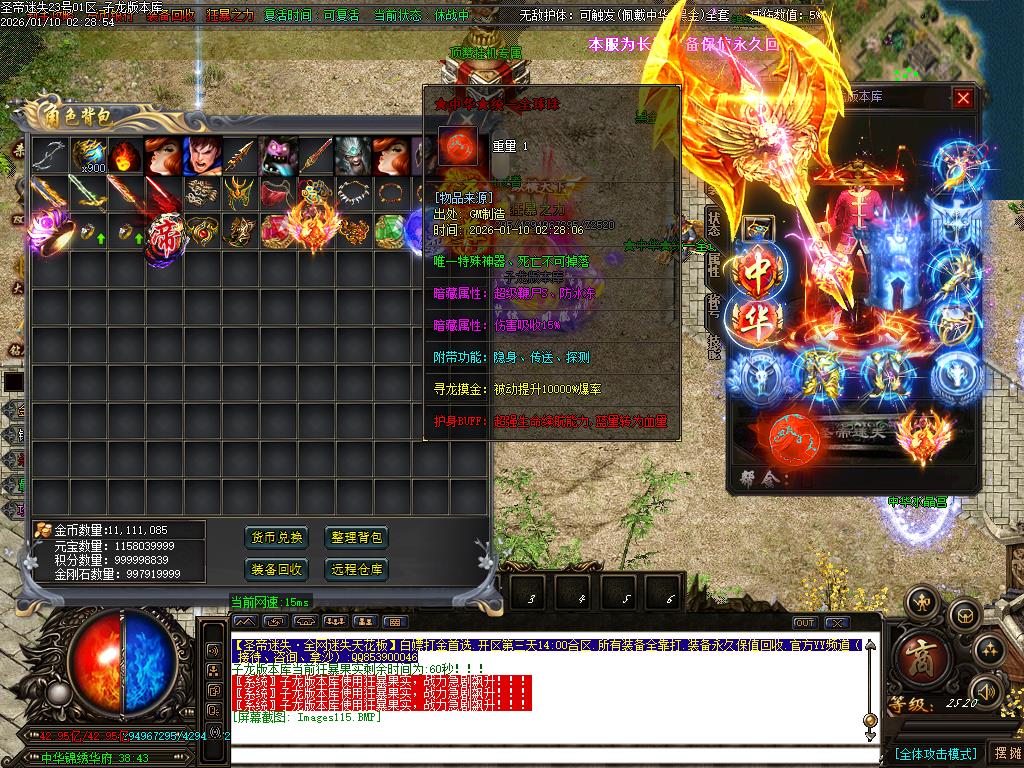
Task: Pick the purple monster face item
Action: (278, 156)
